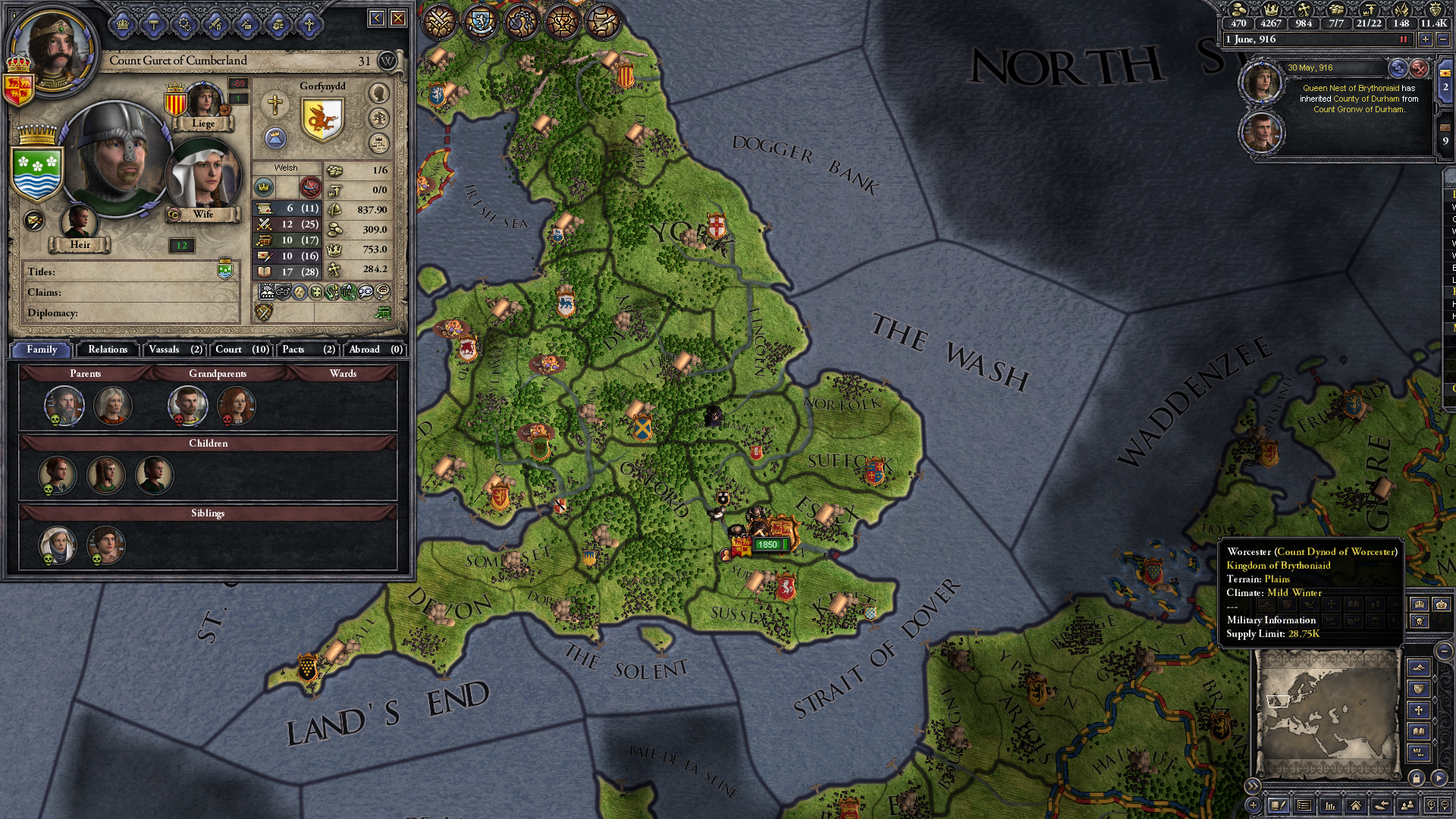Open the ambitions trophy icon
The image size is (1456, 819).
coord(561,20)
